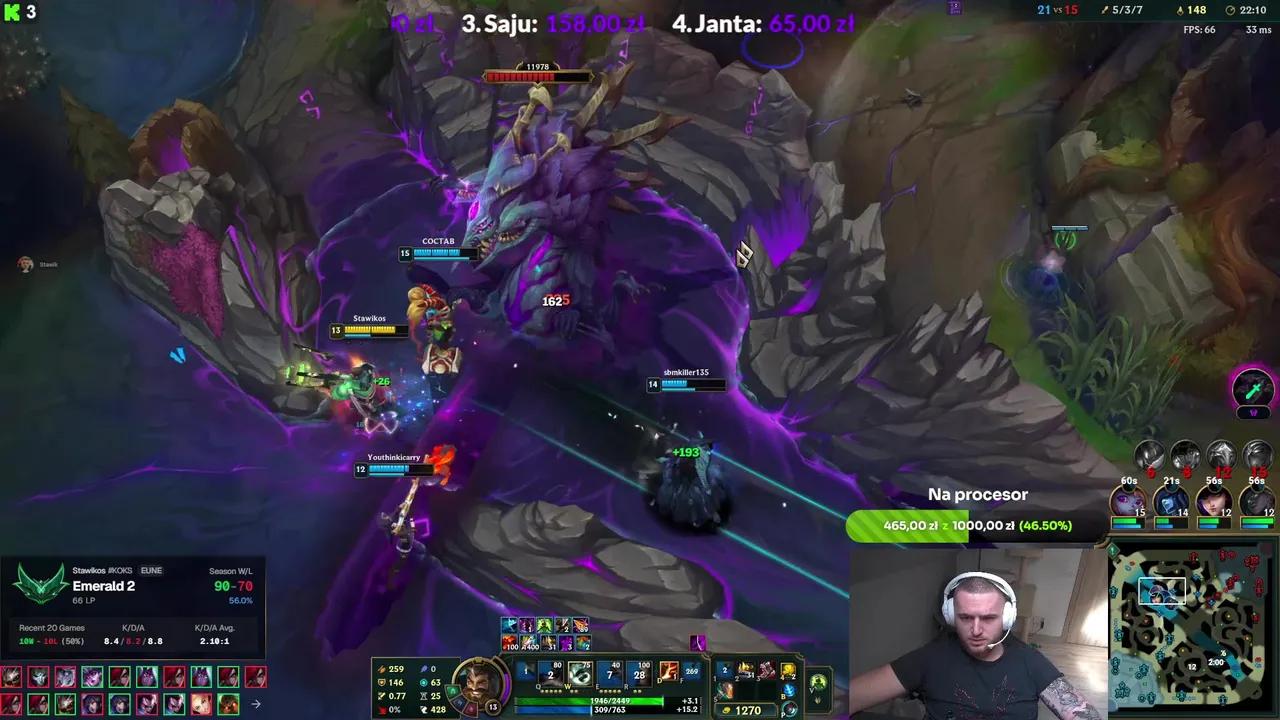
Task: Click the W ability icon showing 75 cost
Action: [x=580, y=672]
